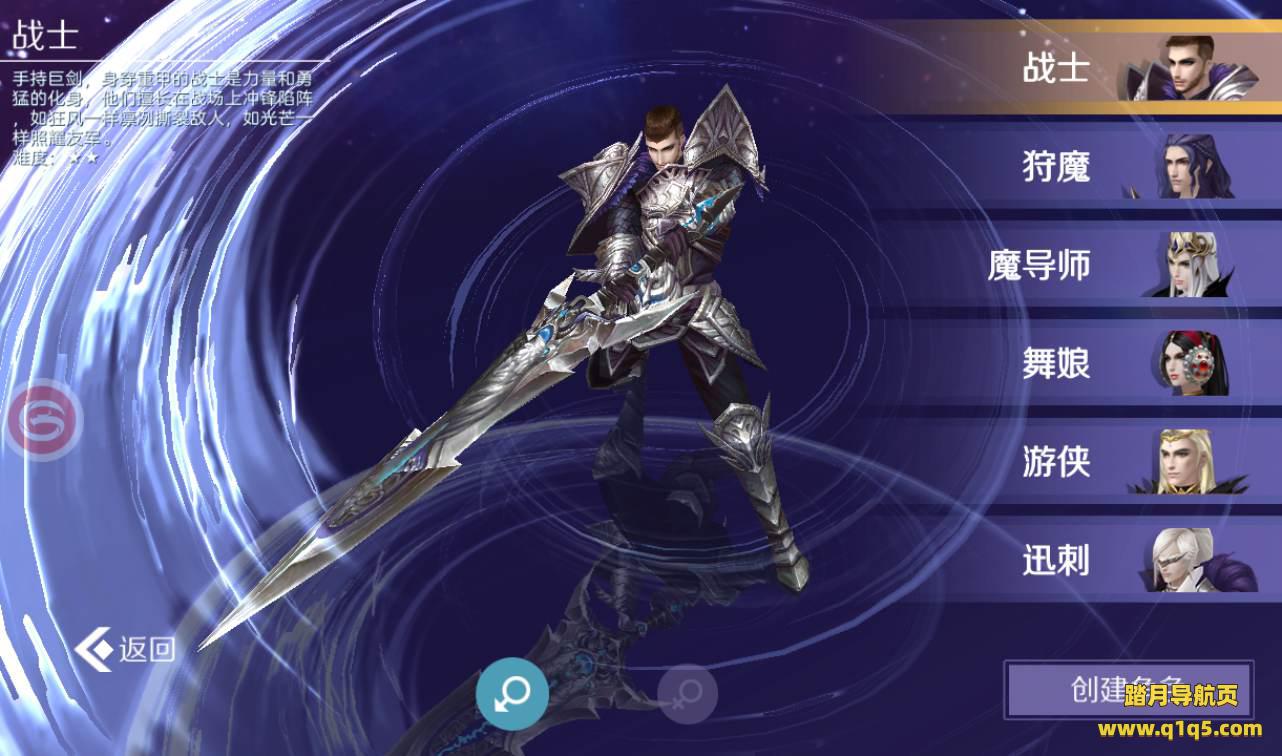Click the create character button
Viewport: 1282px width, 756px height.
[1127, 689]
